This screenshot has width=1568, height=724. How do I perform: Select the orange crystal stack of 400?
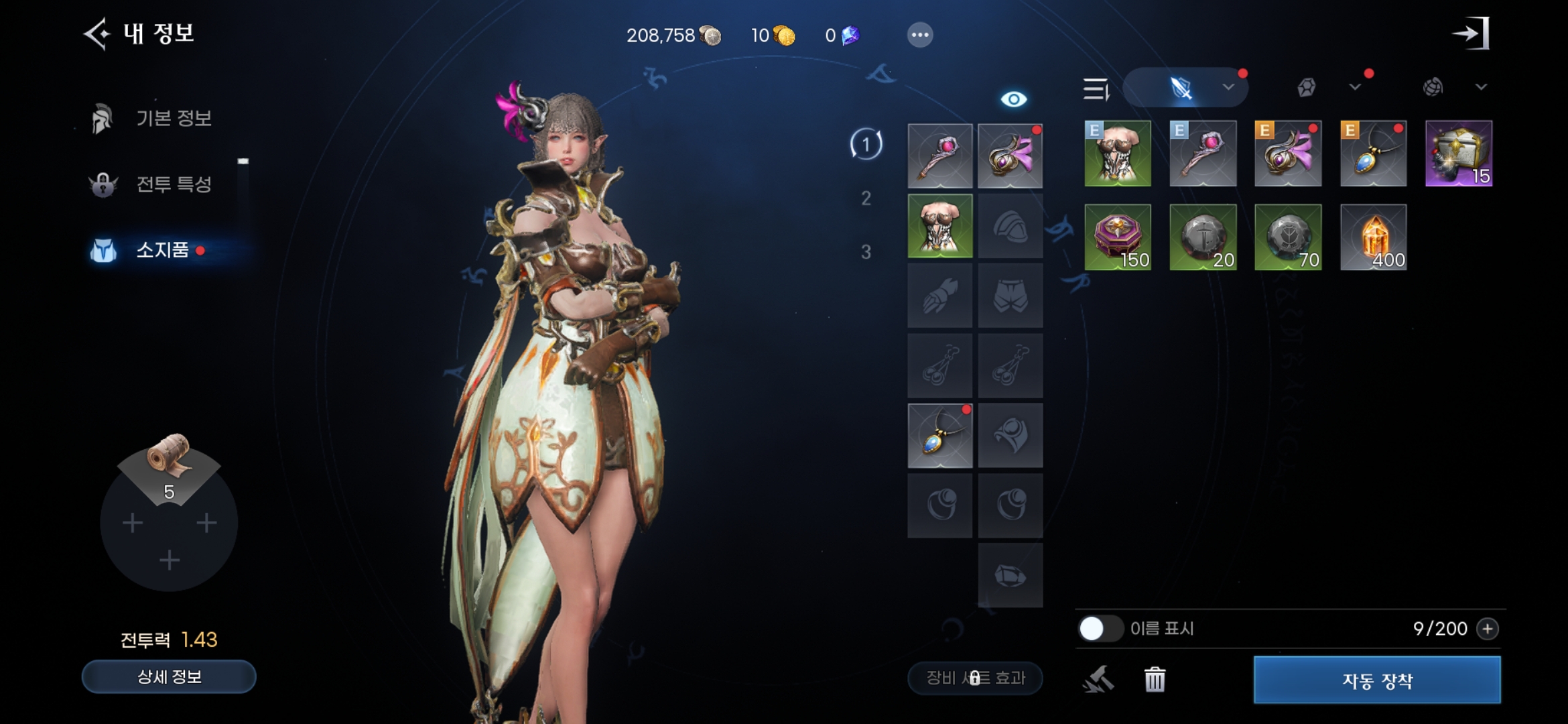coord(1373,238)
